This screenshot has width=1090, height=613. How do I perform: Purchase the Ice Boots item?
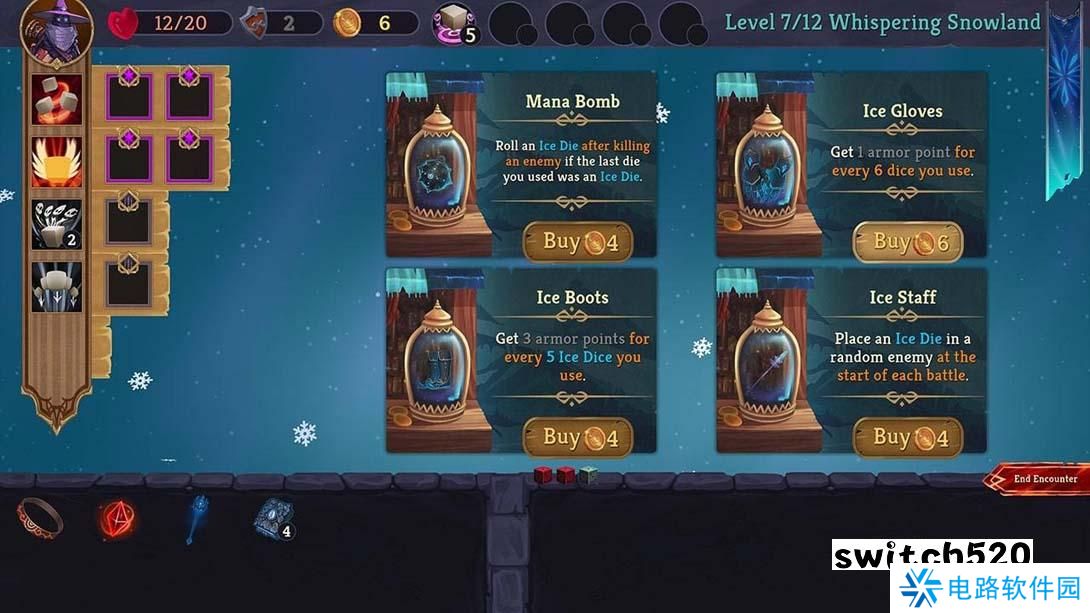coord(578,437)
